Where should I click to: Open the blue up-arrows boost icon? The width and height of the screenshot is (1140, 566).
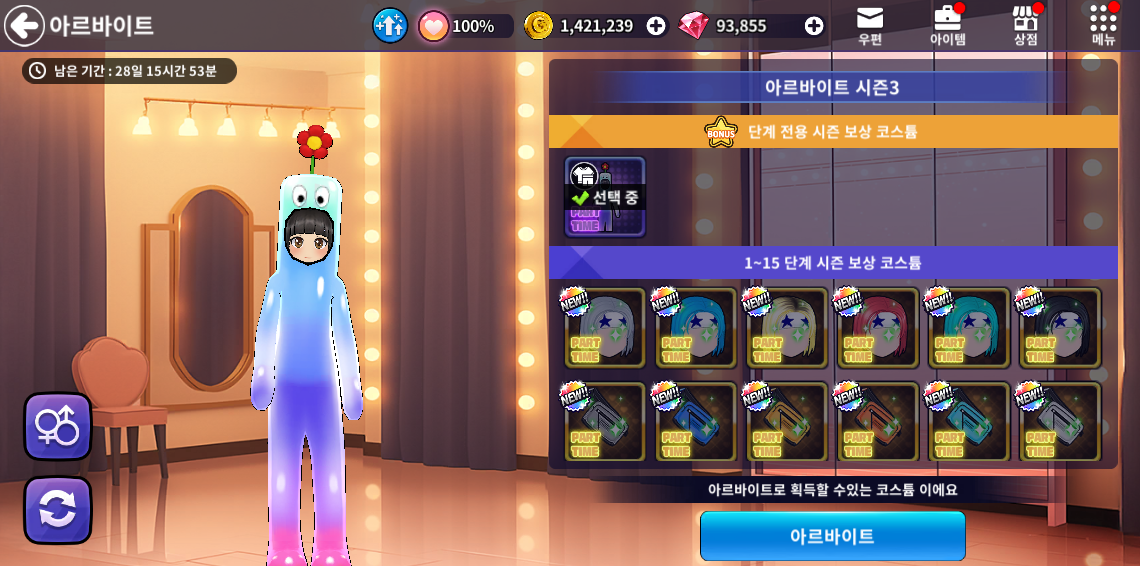(x=390, y=26)
